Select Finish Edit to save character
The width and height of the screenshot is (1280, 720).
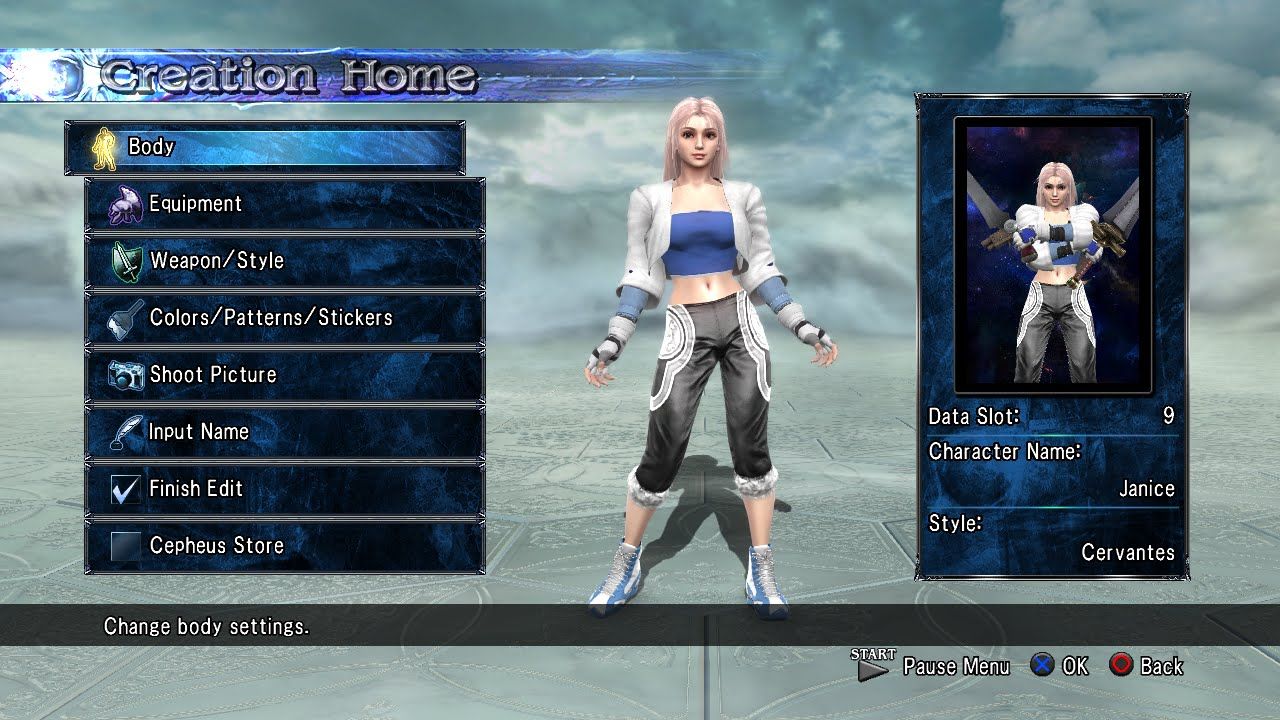click(x=285, y=489)
